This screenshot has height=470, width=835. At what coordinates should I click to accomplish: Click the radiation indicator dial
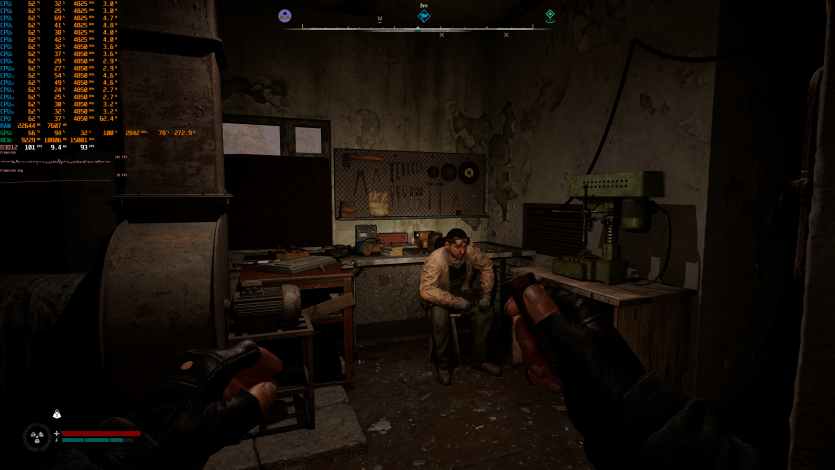(38, 436)
